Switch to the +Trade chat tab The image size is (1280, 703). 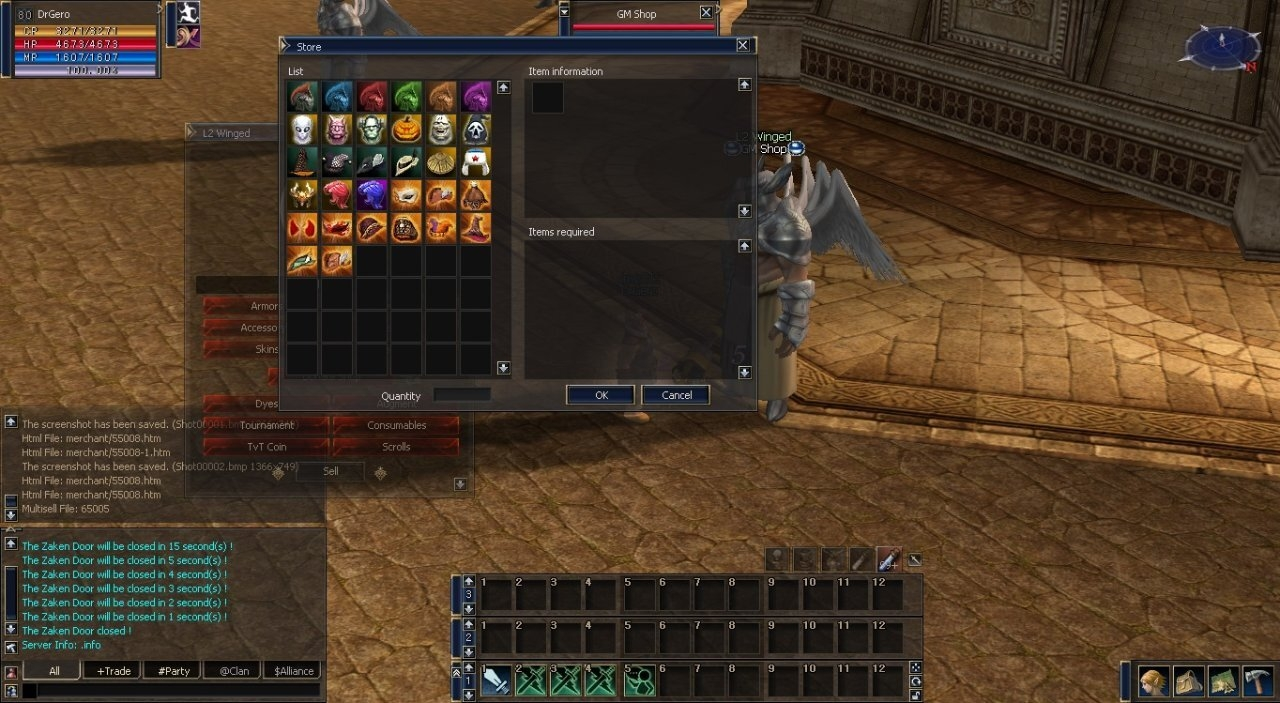(x=113, y=671)
